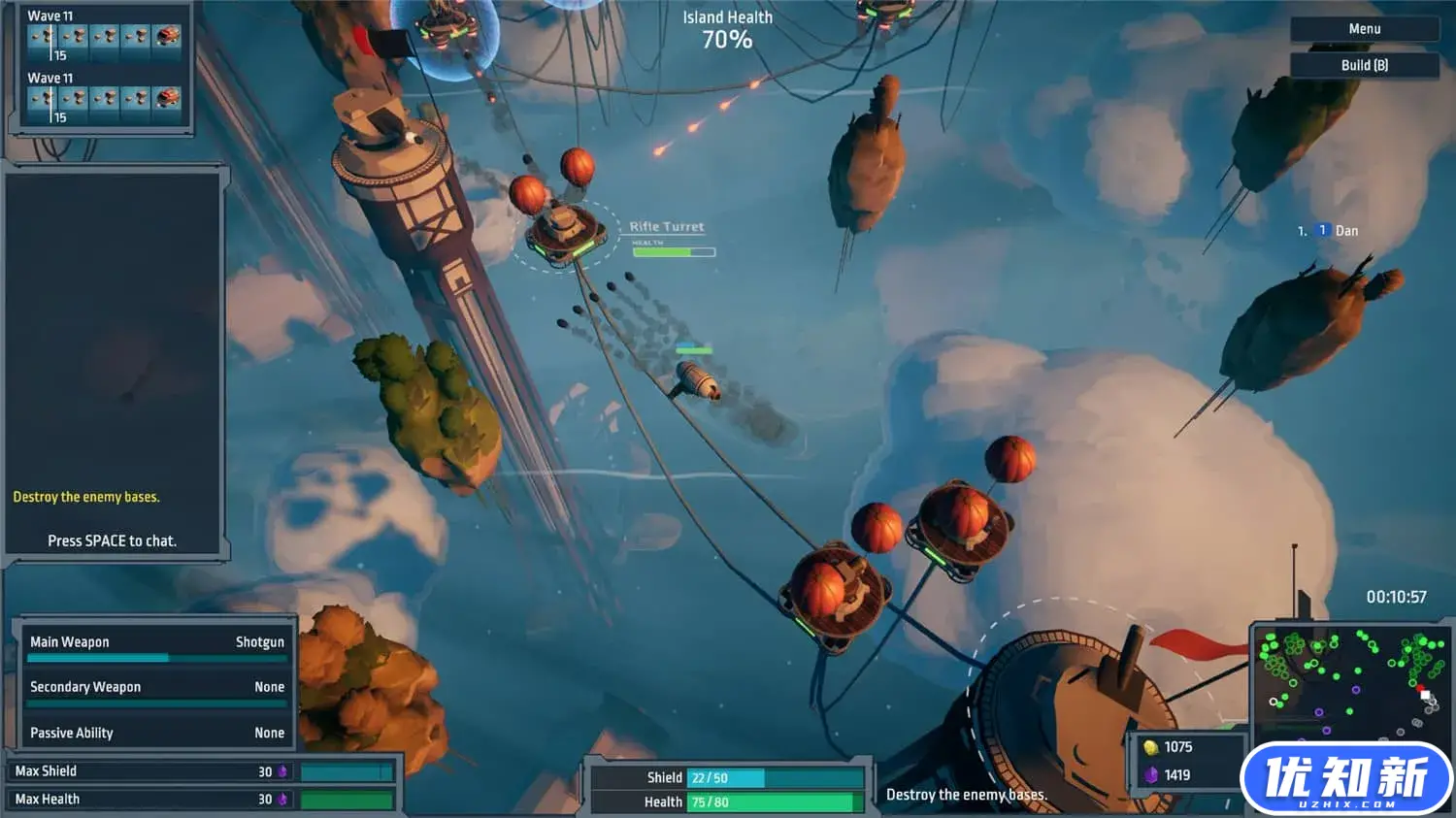Open the Build menu

pyautogui.click(x=1364, y=65)
